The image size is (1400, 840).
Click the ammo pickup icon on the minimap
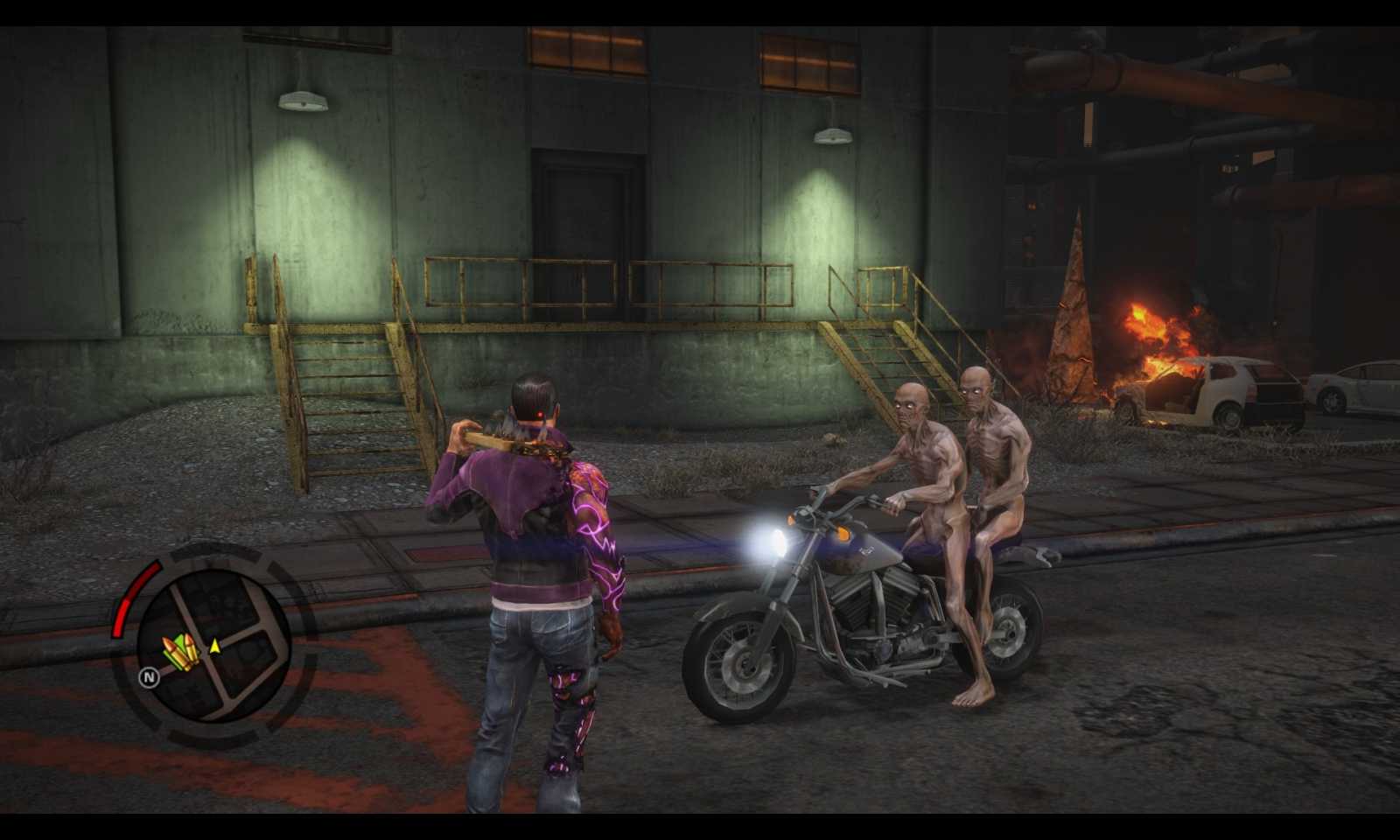(179, 649)
